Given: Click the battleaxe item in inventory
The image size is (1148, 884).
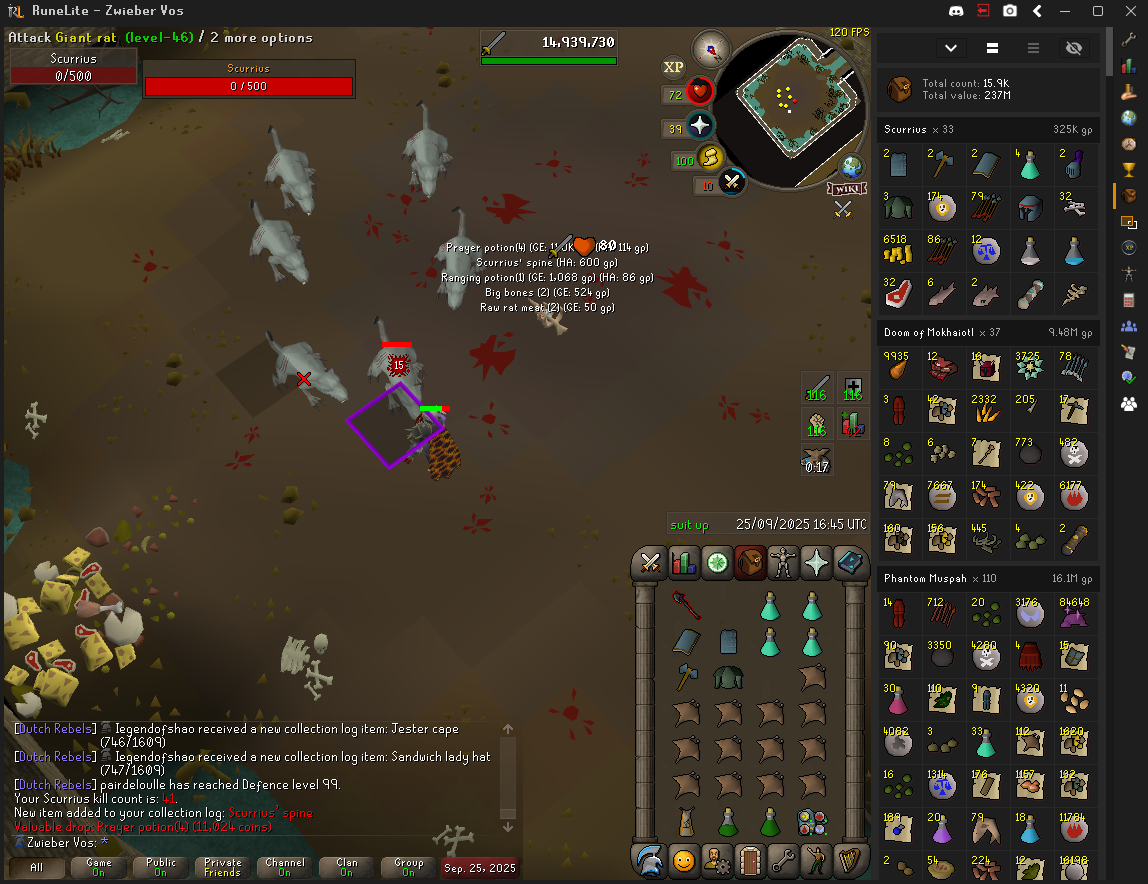Looking at the screenshot, I should coord(685,677).
